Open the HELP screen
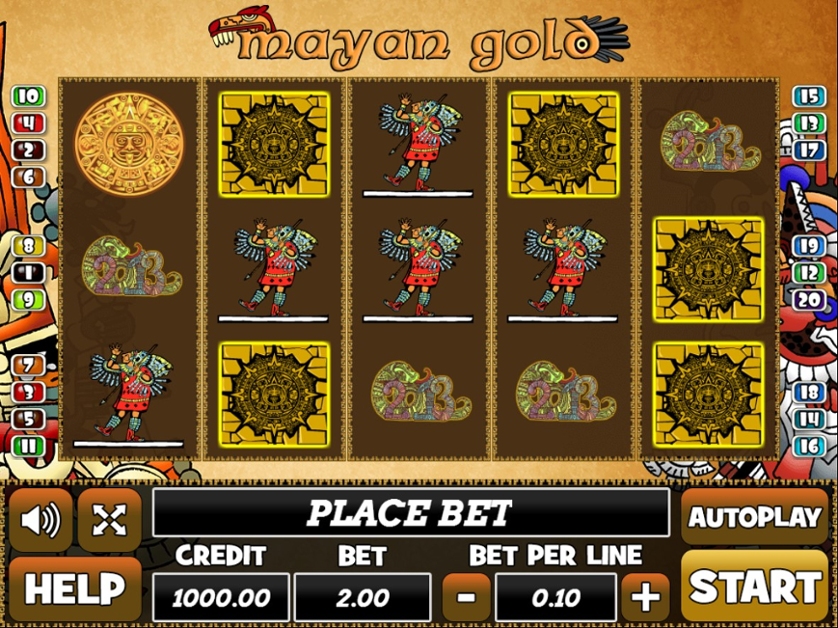838x628 pixels. [75, 589]
